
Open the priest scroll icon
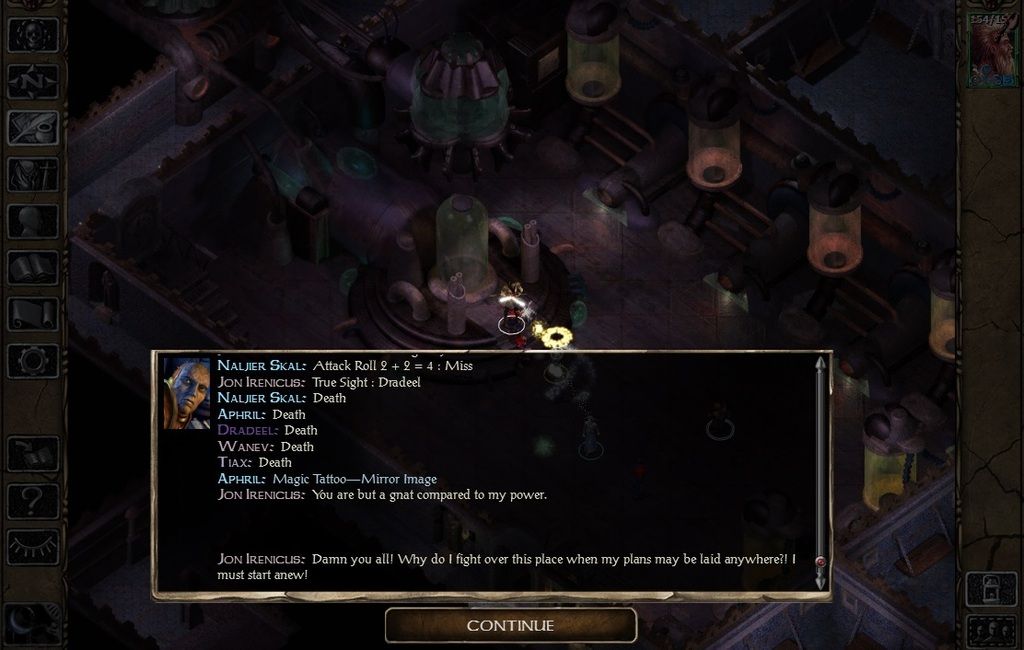33,314
